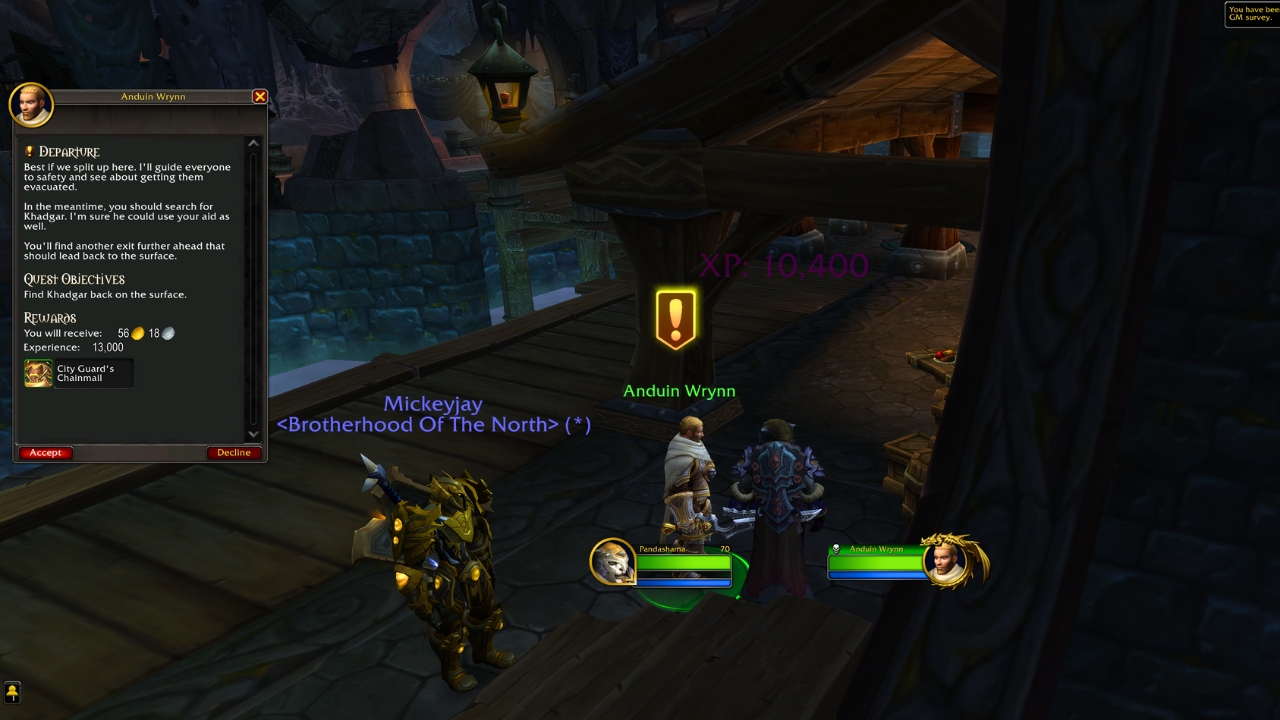Decline the Departure quest
Screen dimensions: 1280x720
point(233,452)
